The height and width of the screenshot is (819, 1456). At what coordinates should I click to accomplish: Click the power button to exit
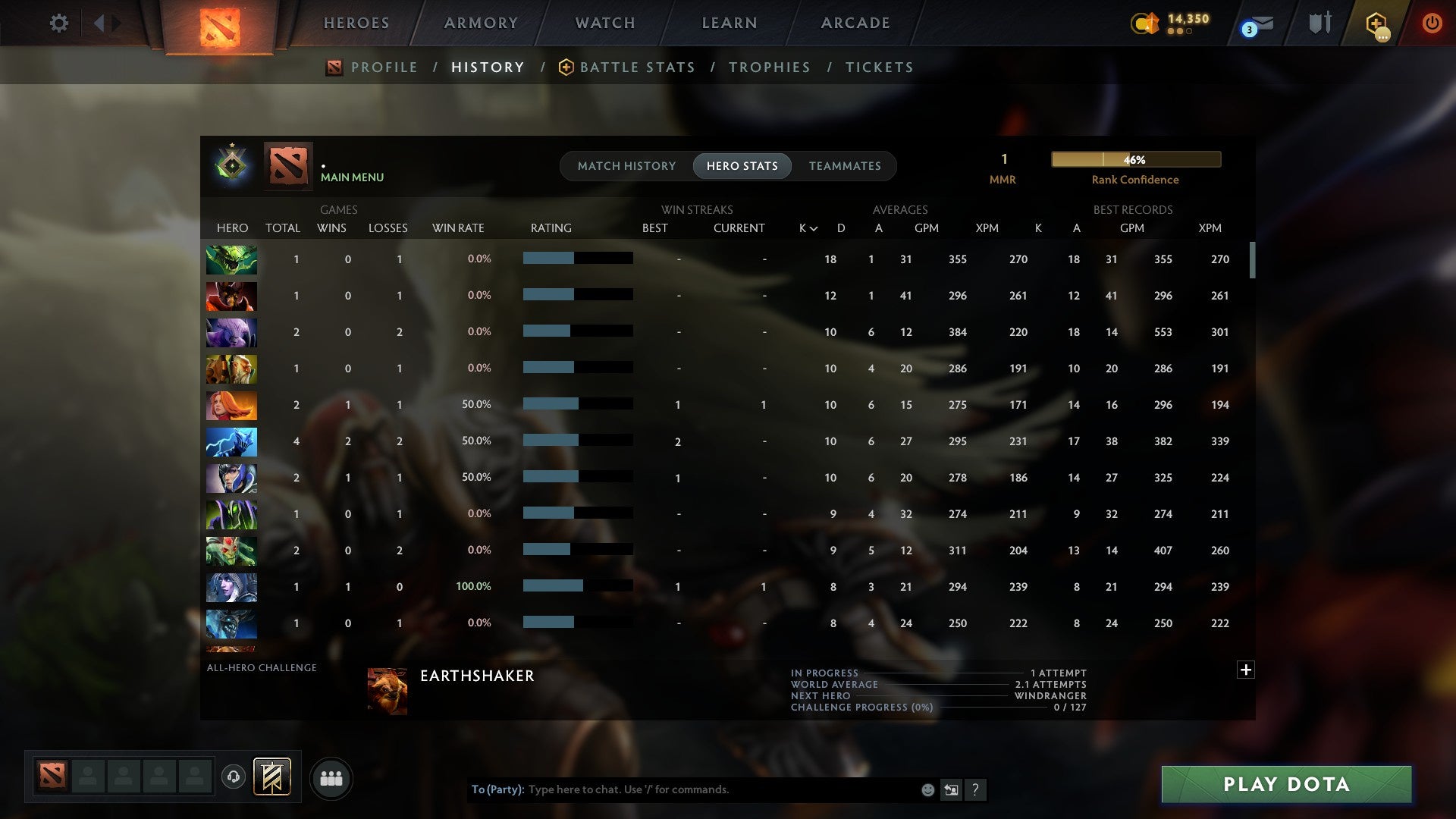[1432, 23]
